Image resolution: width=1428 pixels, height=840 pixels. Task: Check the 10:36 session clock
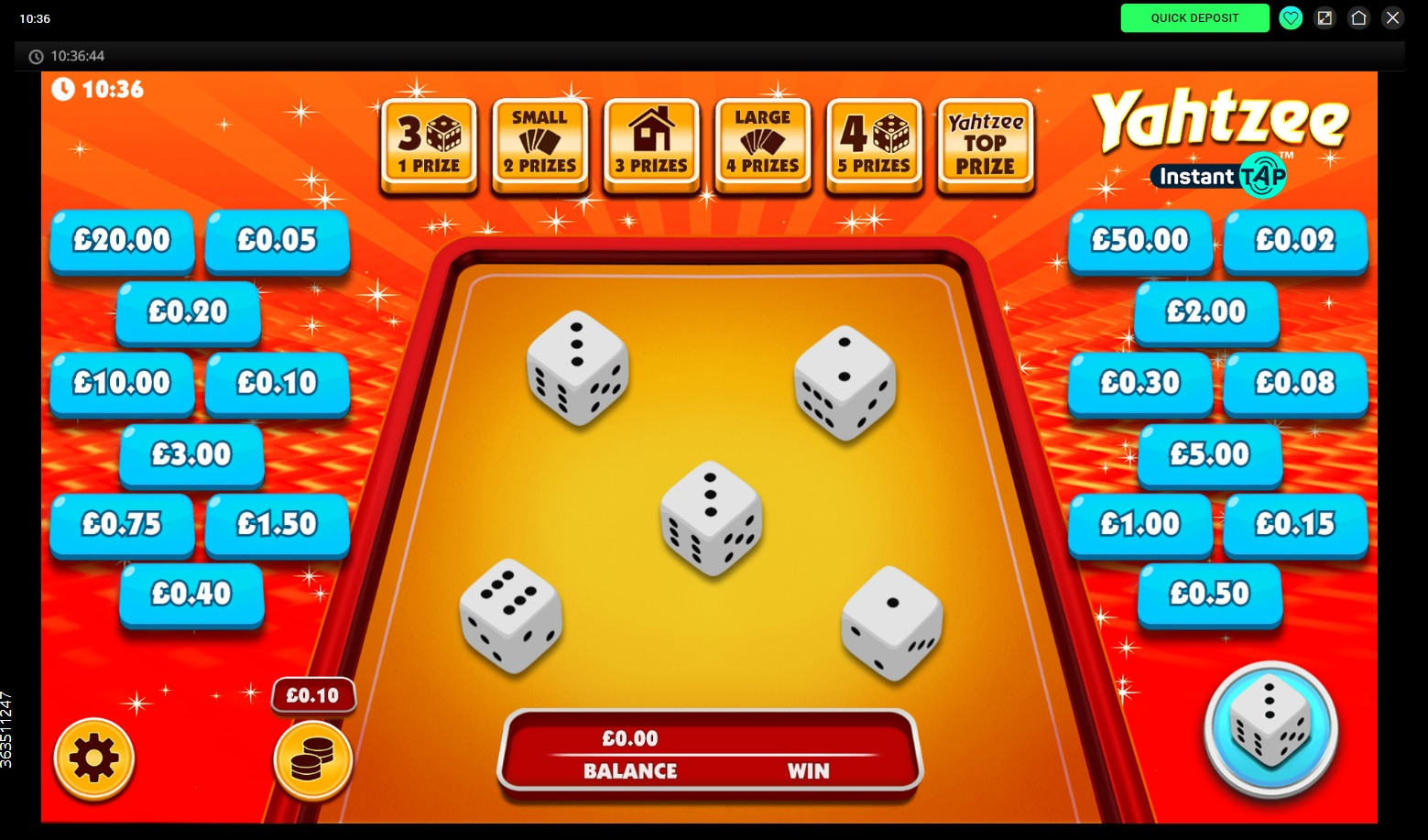(97, 89)
